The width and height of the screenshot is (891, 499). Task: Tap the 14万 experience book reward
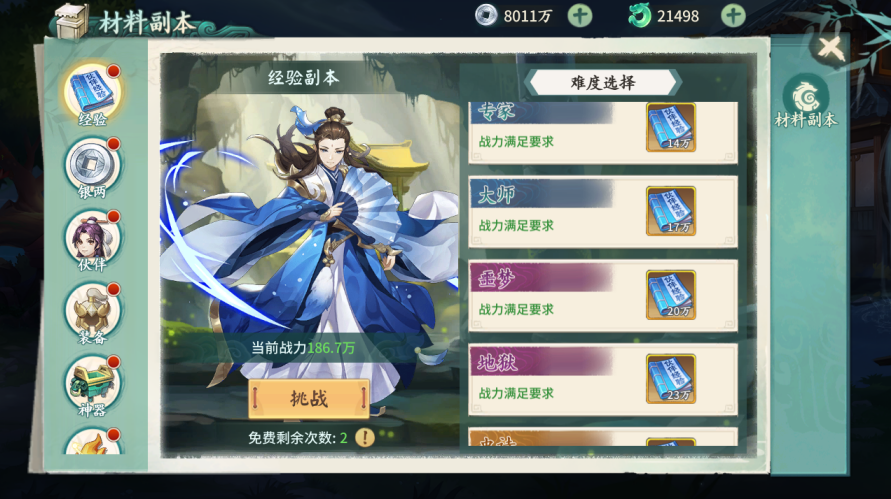click(x=671, y=127)
